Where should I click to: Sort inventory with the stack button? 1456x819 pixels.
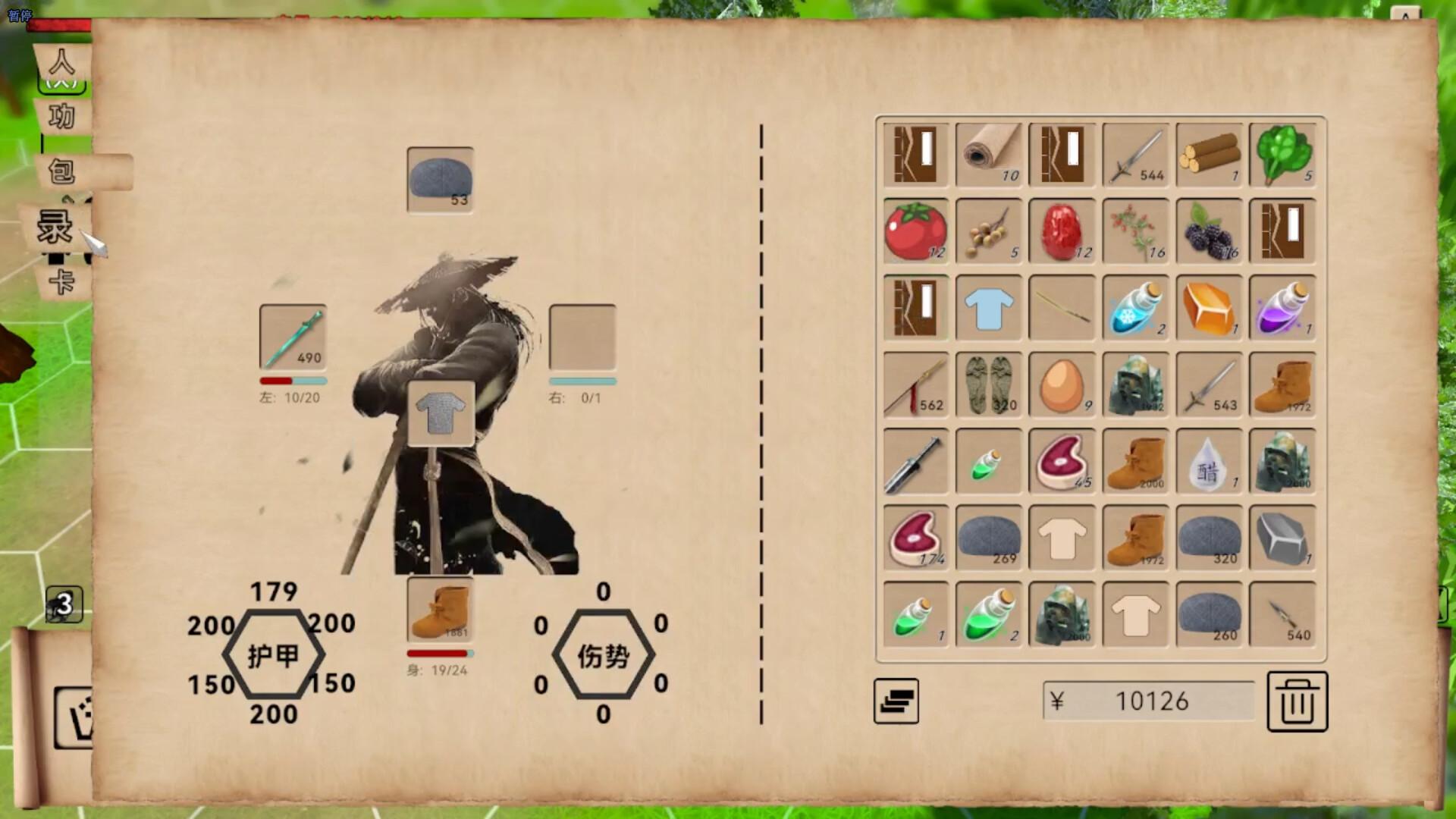pyautogui.click(x=896, y=701)
